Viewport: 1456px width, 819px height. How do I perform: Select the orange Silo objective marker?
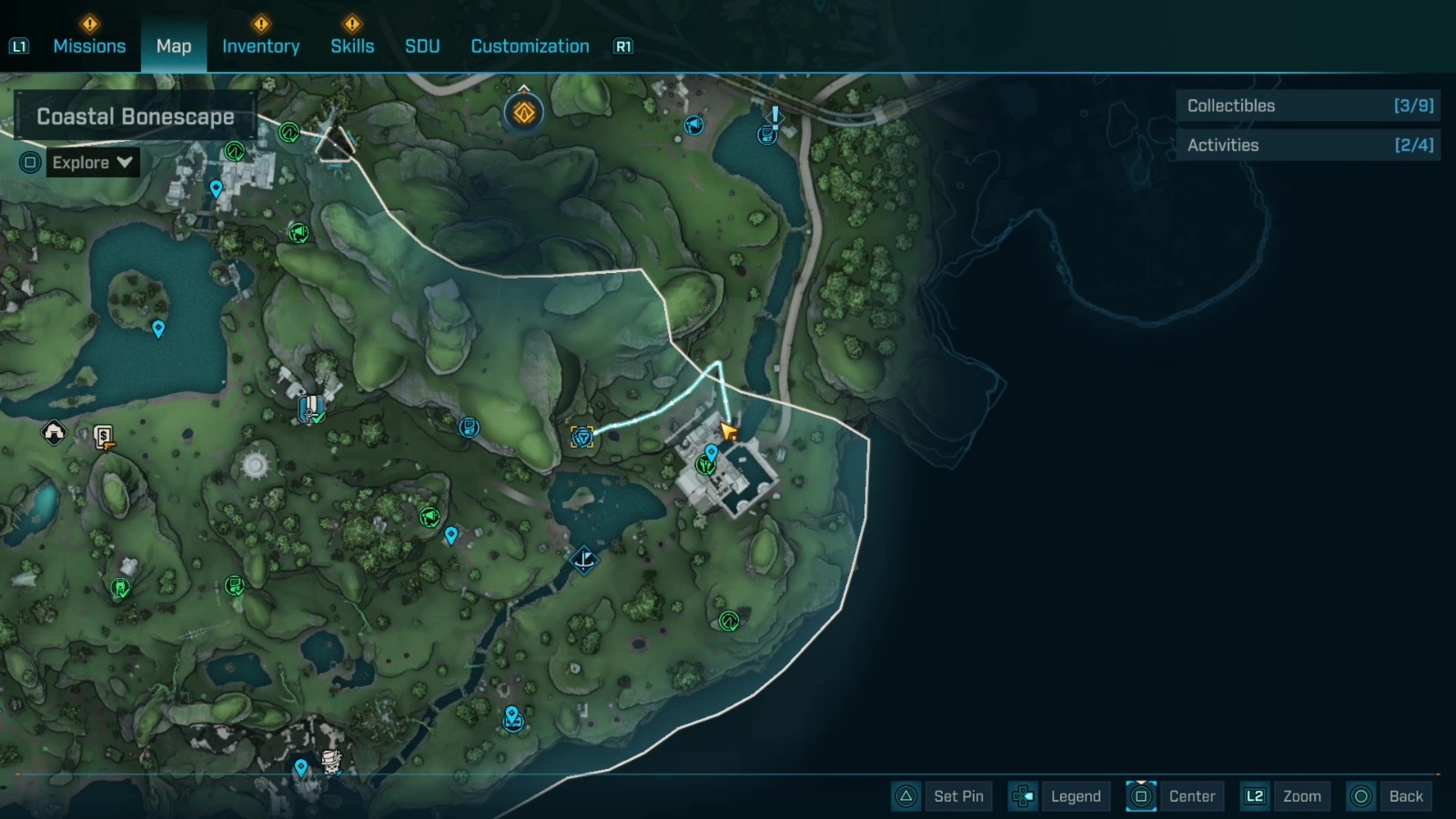[582, 435]
